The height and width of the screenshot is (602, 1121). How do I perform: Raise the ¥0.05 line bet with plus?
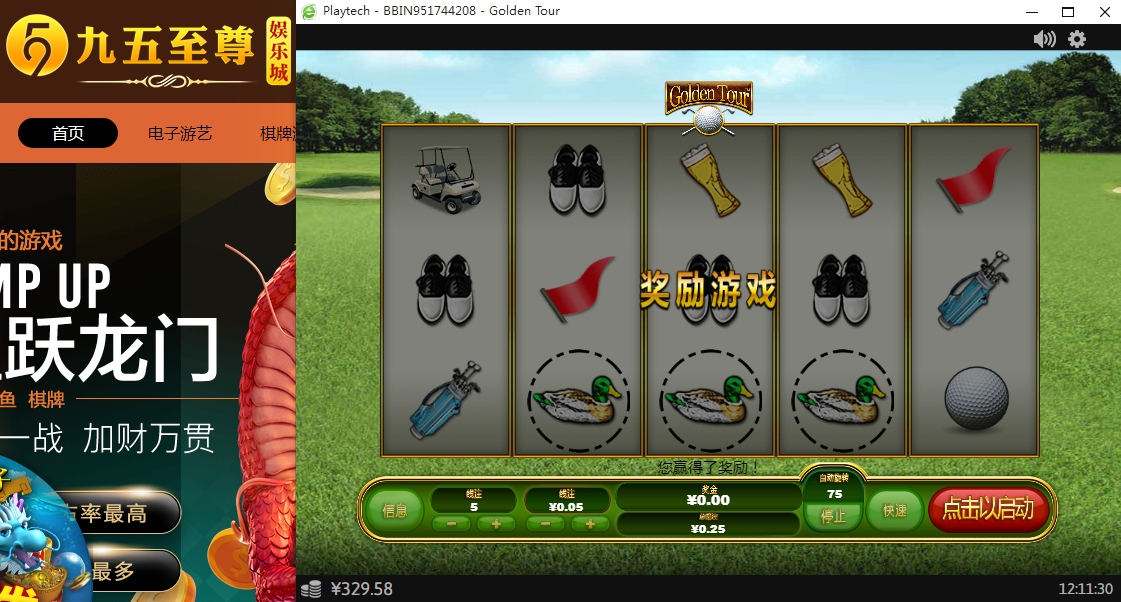[x=590, y=524]
